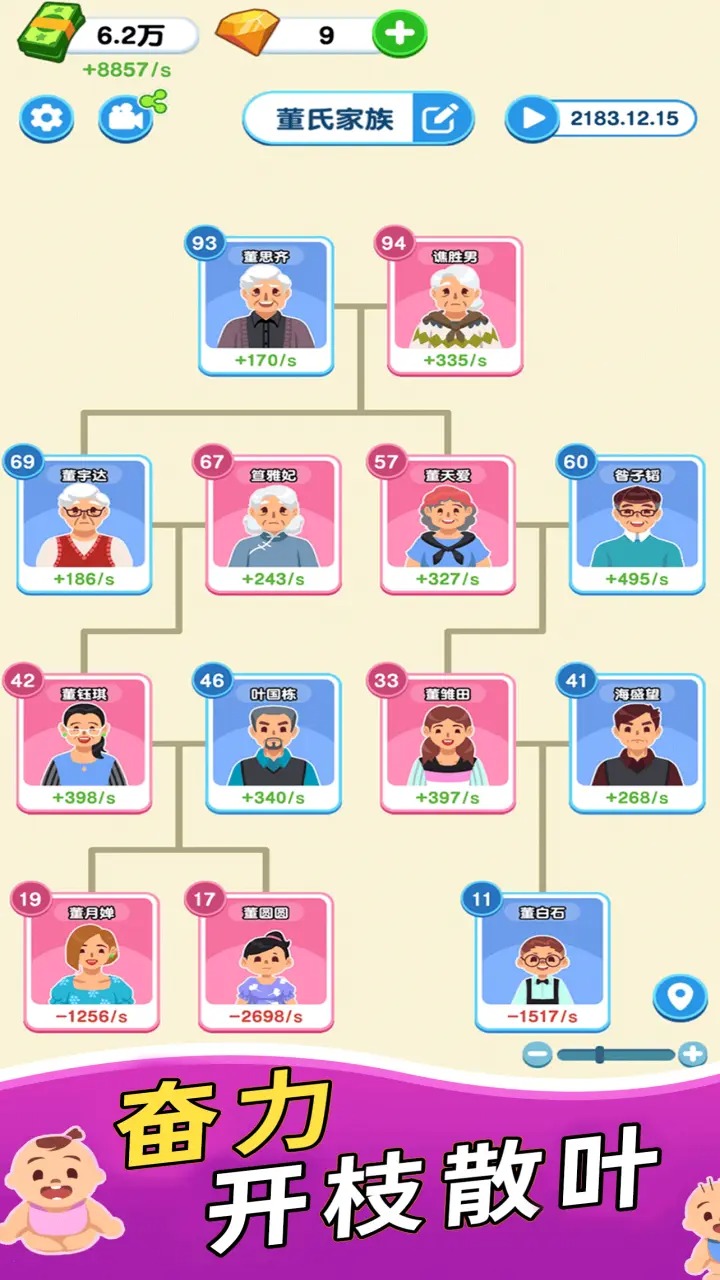Select the 叶国栋 card aged 46
Image resolution: width=720 pixels, height=1280 pixels.
pos(274,743)
